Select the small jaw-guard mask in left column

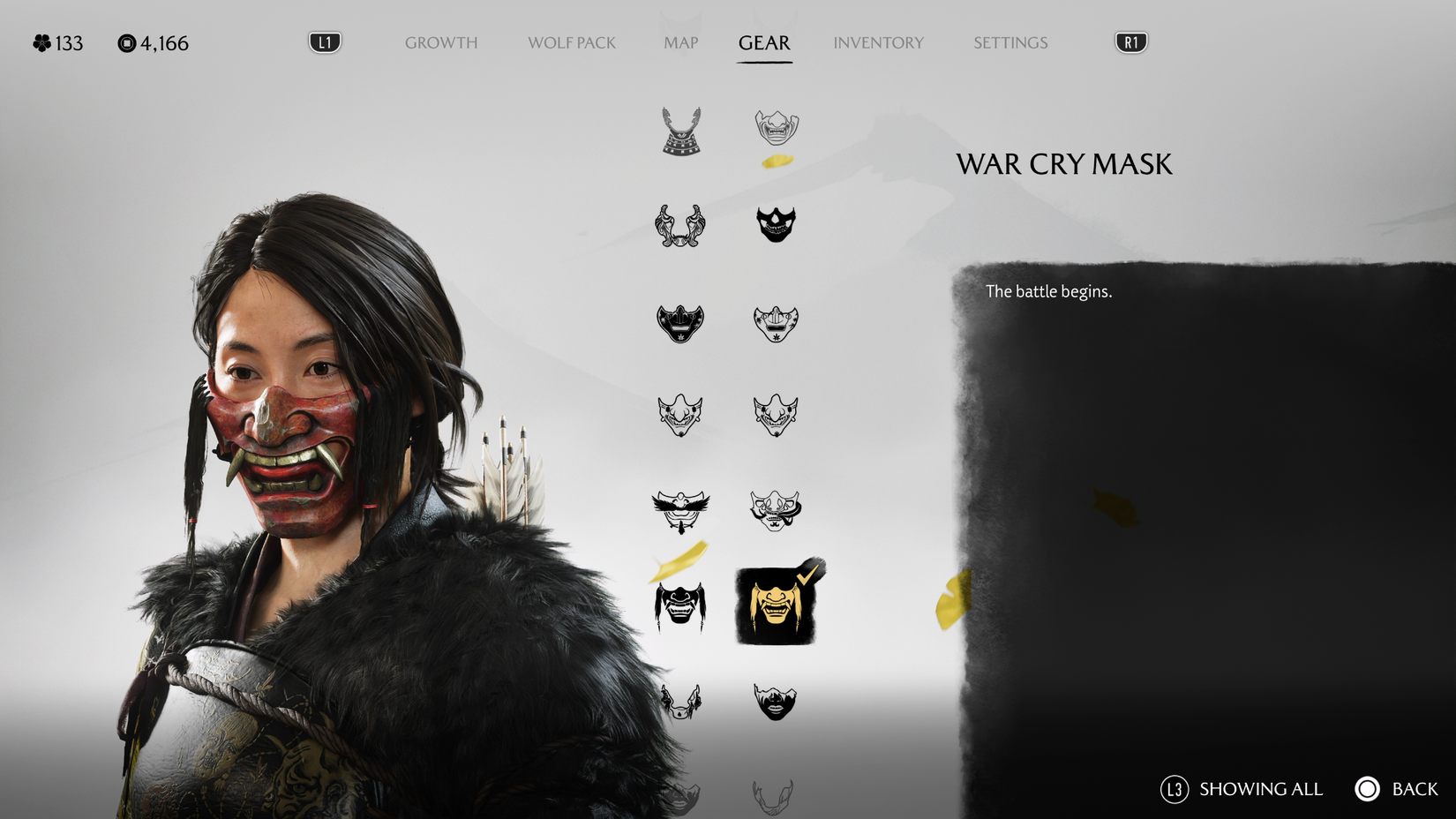pos(680,702)
